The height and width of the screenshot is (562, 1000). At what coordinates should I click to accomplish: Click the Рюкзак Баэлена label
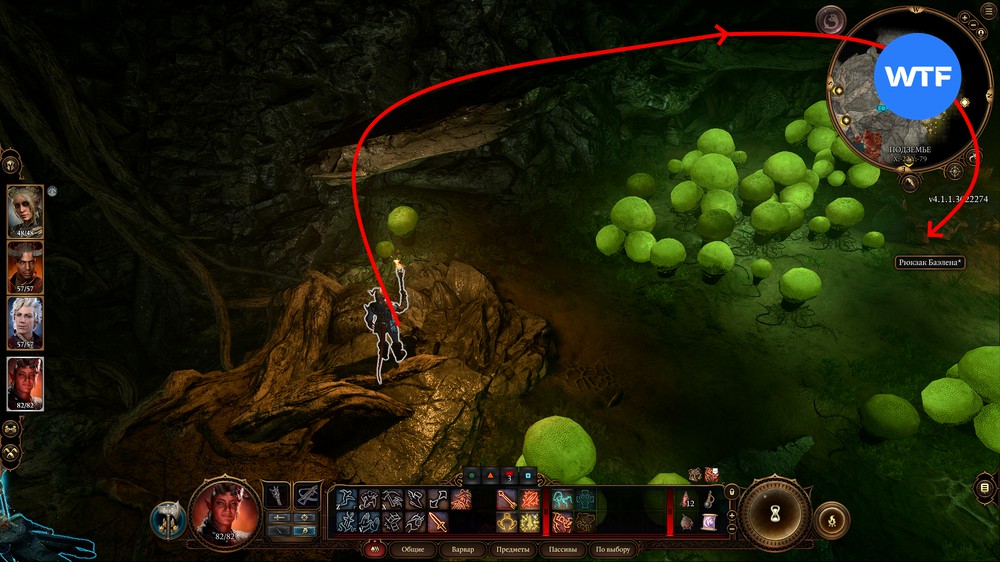(929, 263)
